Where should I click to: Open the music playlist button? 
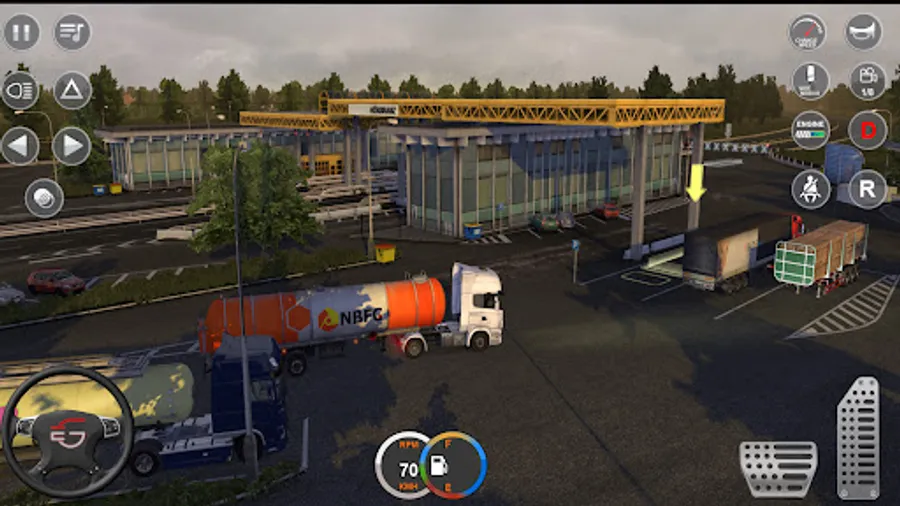click(x=72, y=32)
